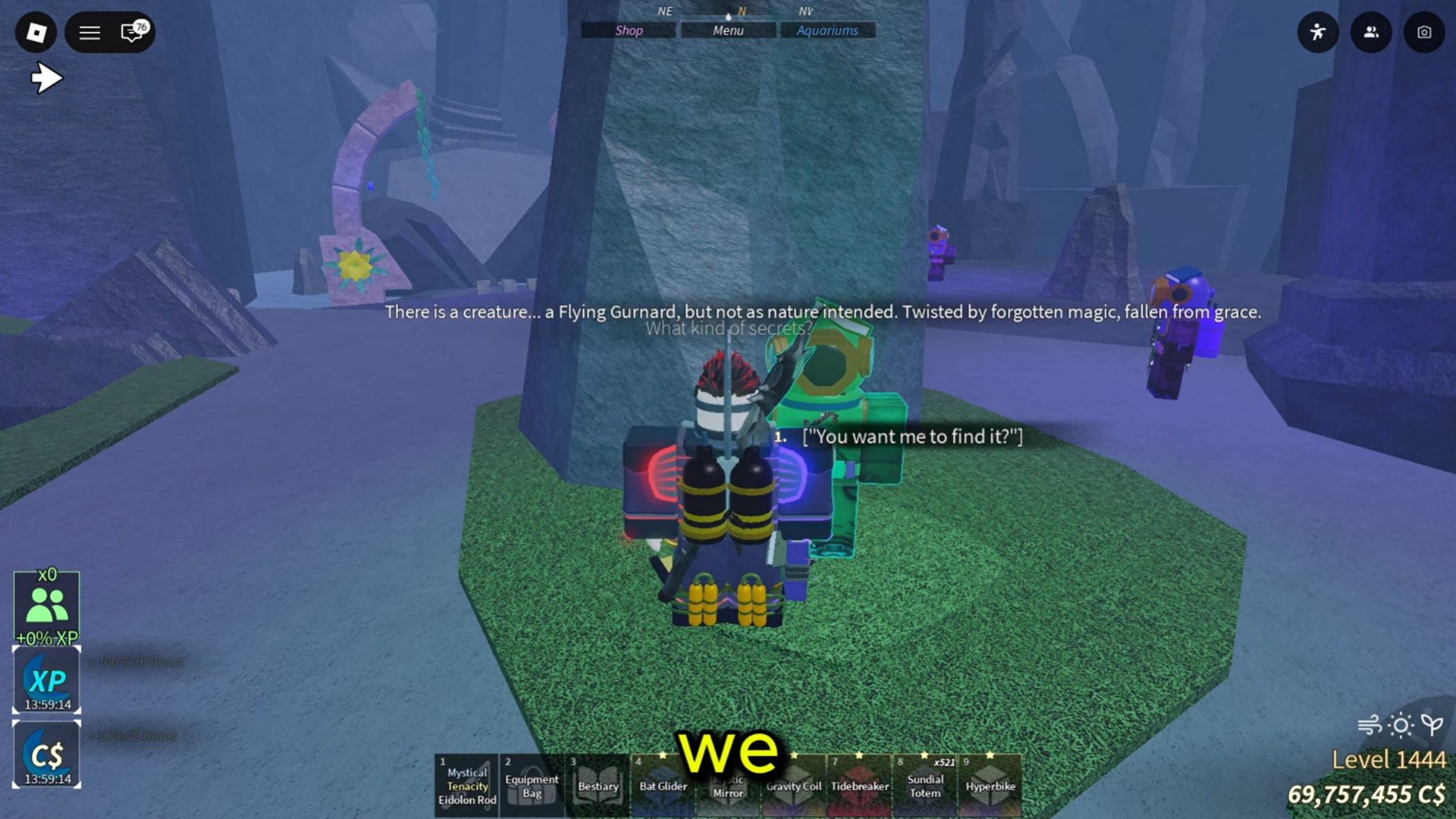1456x819 pixels.
Task: Open the Bestiary from the hotbar
Action: pyautogui.click(x=598, y=783)
